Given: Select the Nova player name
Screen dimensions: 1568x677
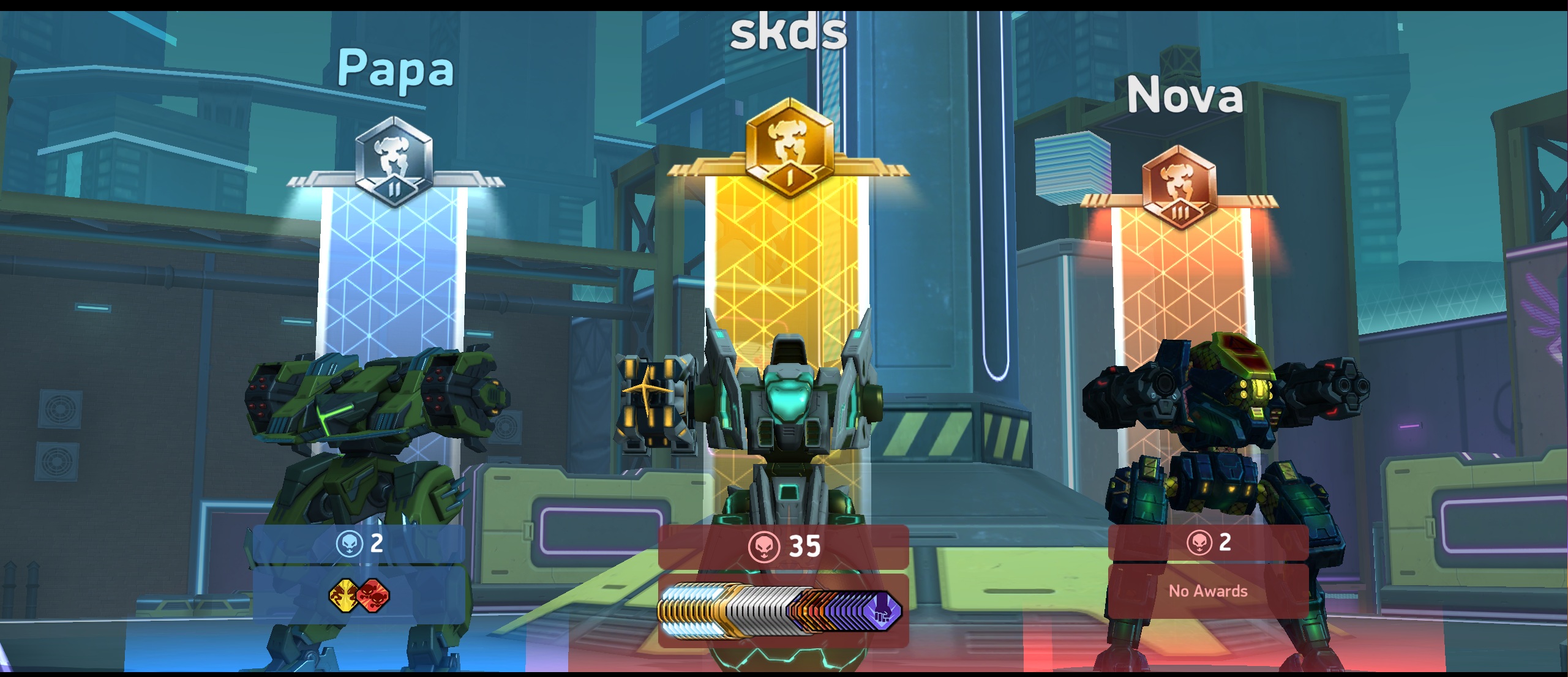Looking at the screenshot, I should point(1185,96).
